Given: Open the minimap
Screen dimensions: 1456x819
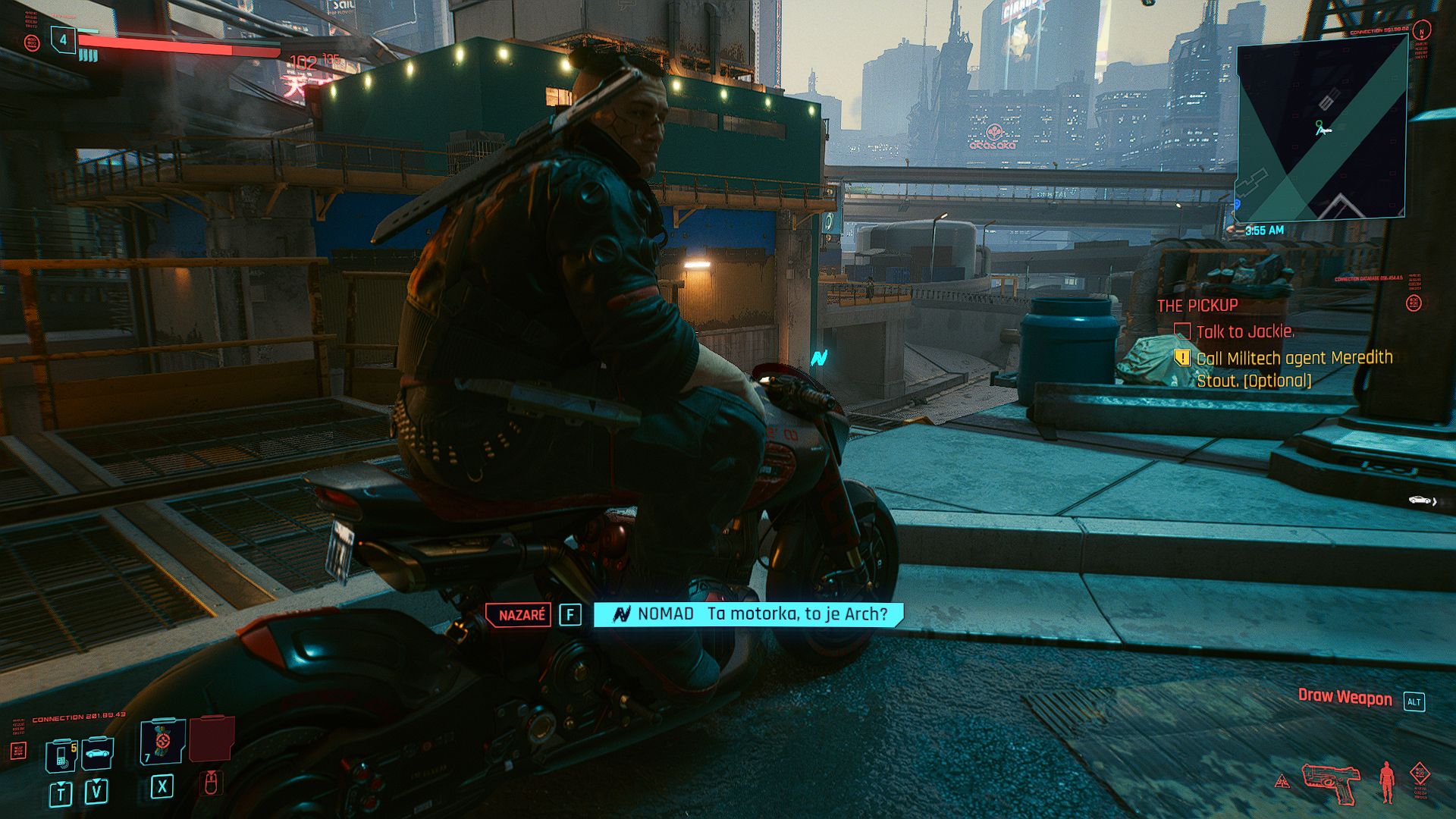Looking at the screenshot, I should [x=1322, y=129].
